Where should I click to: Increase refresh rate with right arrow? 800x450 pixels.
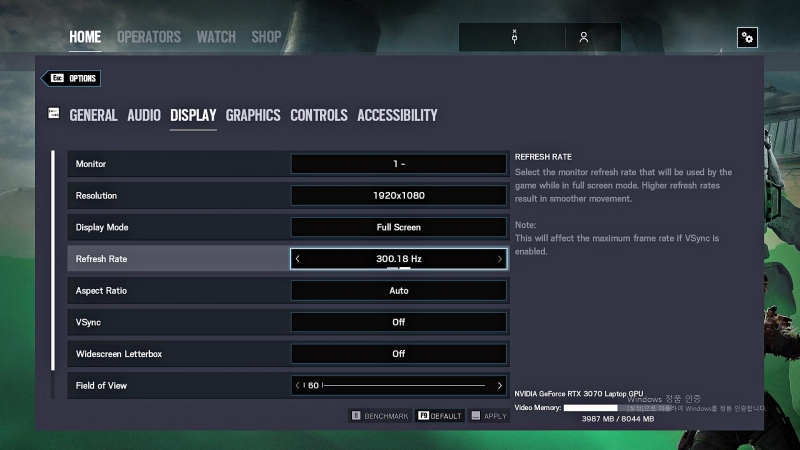500,259
